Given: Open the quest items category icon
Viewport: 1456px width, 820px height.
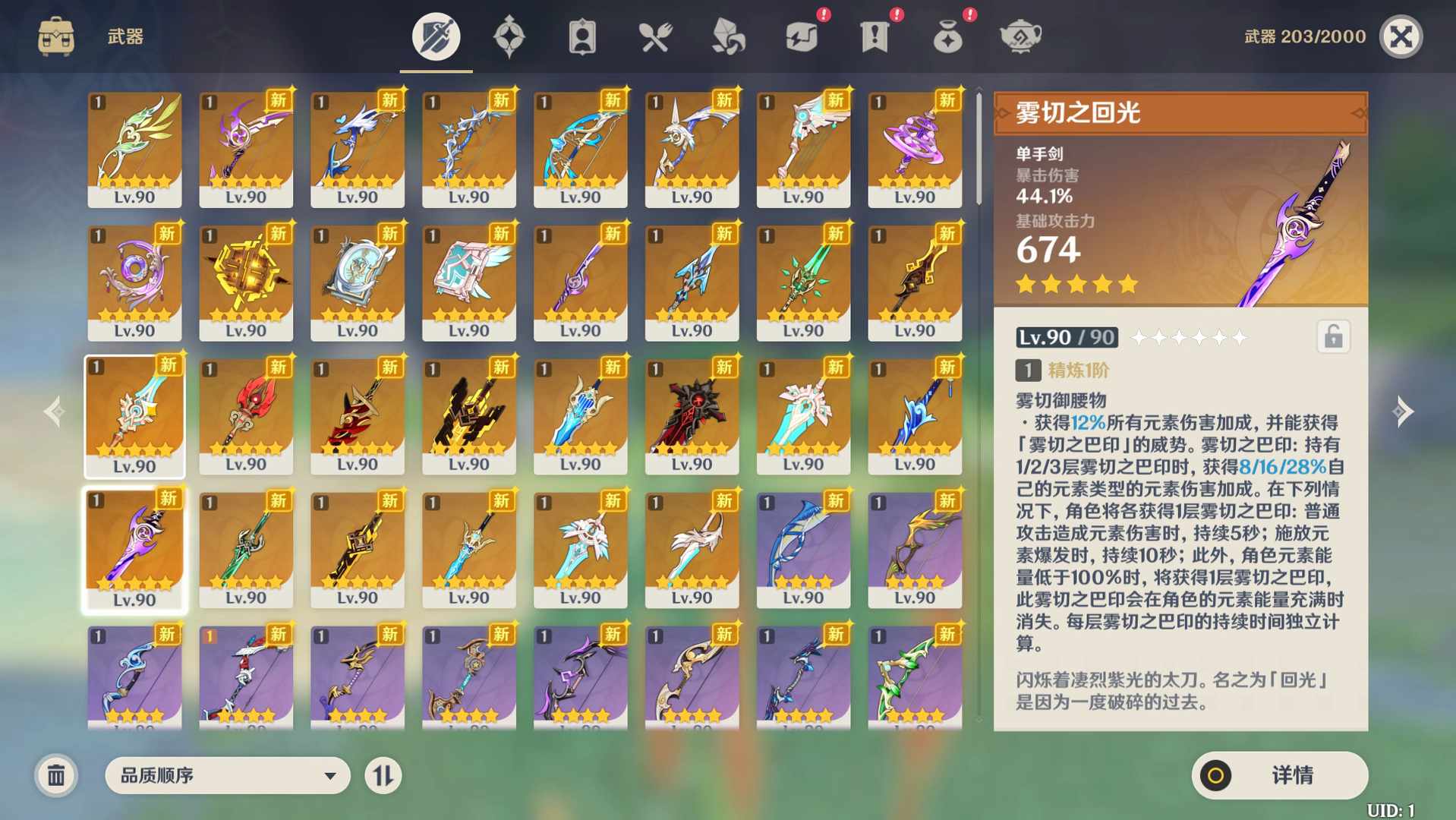Looking at the screenshot, I should [874, 36].
